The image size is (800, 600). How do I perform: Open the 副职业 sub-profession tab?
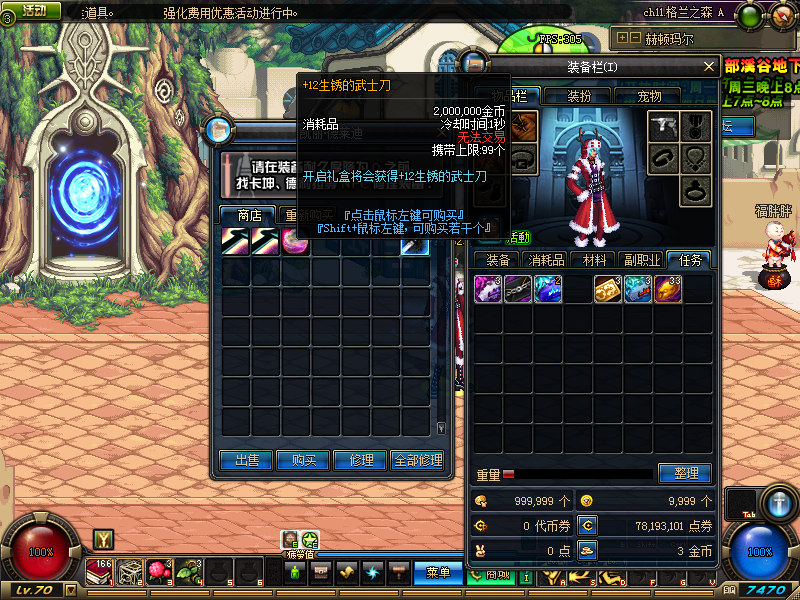[x=641, y=260]
